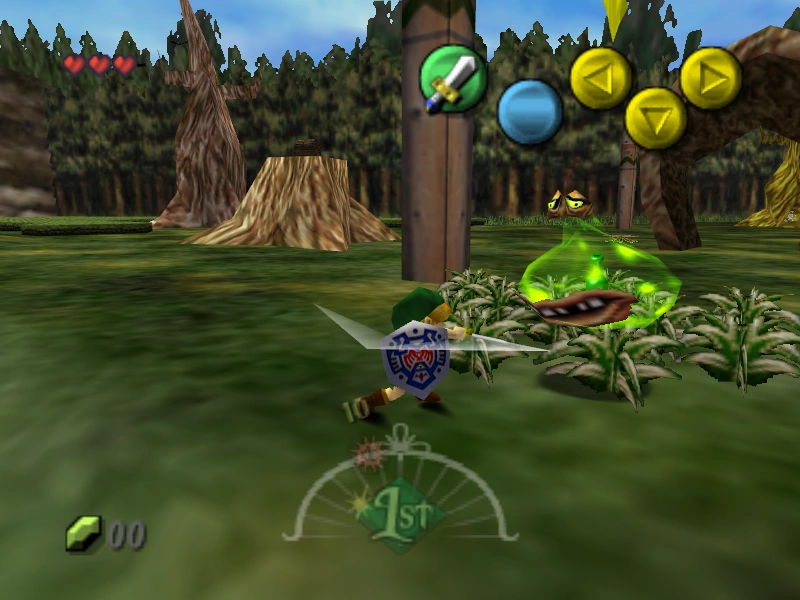Activate the yellow right-arrow item slot

point(711,77)
